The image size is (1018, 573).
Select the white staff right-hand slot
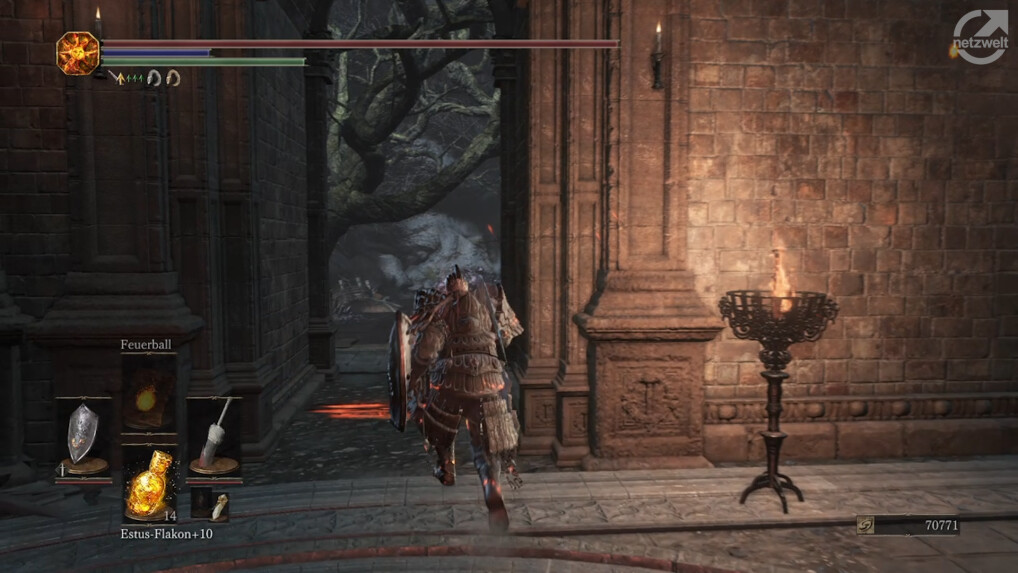(x=213, y=437)
